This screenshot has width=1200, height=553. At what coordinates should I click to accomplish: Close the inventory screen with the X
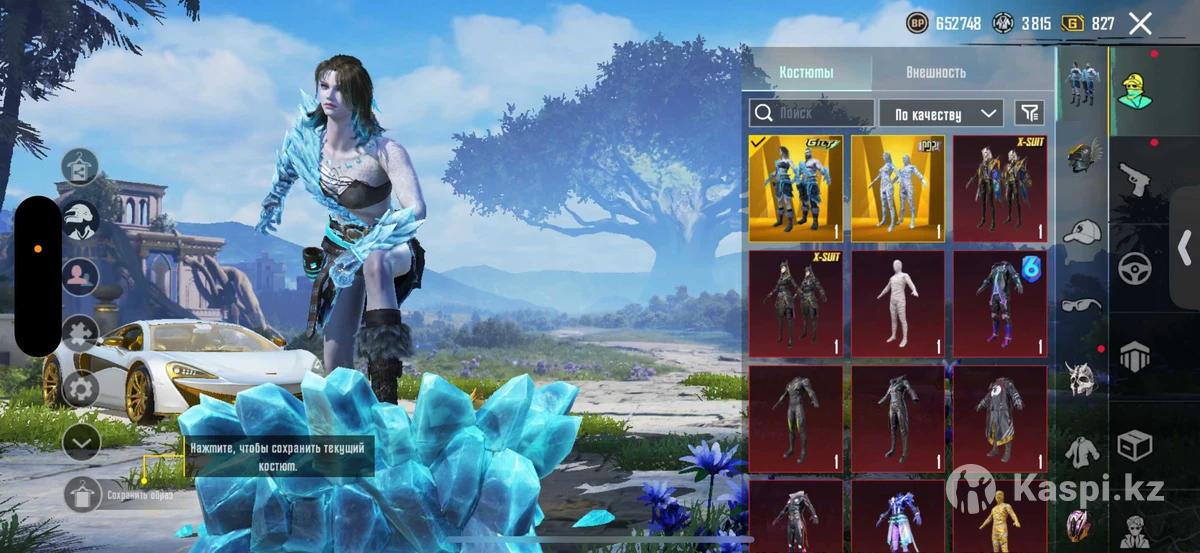click(1140, 24)
